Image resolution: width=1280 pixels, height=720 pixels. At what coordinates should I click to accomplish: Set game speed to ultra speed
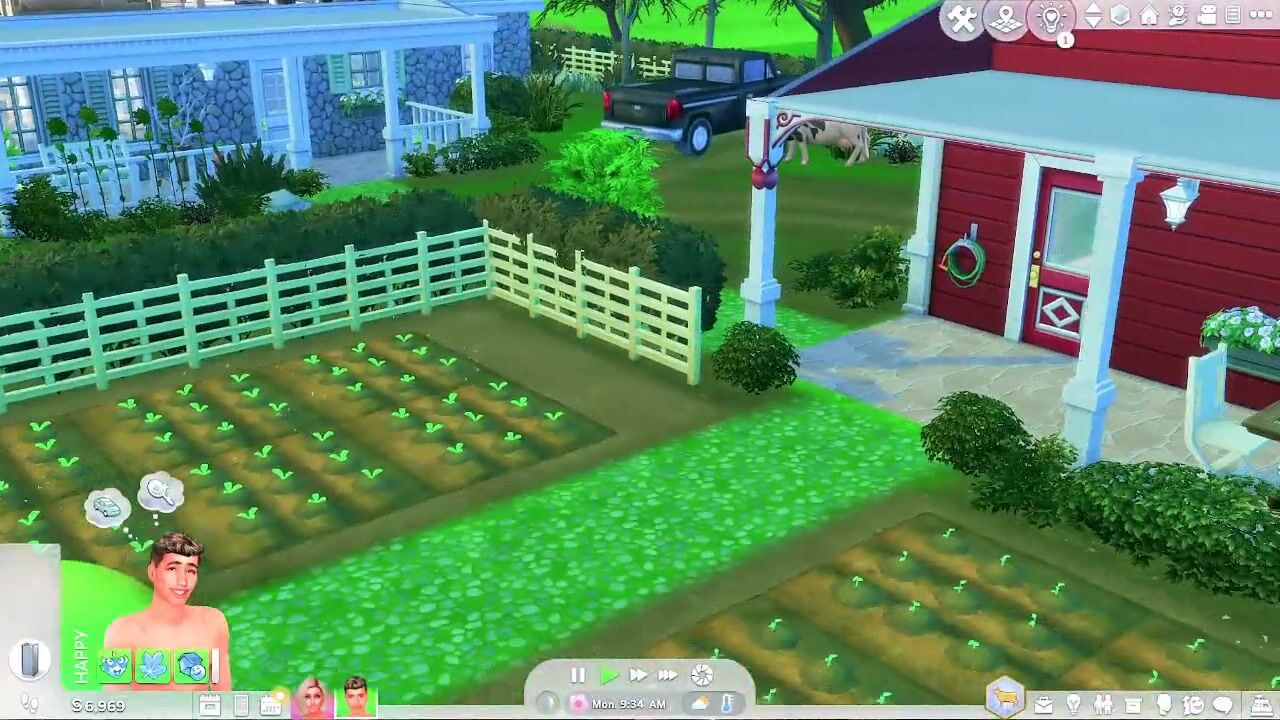[x=668, y=676]
